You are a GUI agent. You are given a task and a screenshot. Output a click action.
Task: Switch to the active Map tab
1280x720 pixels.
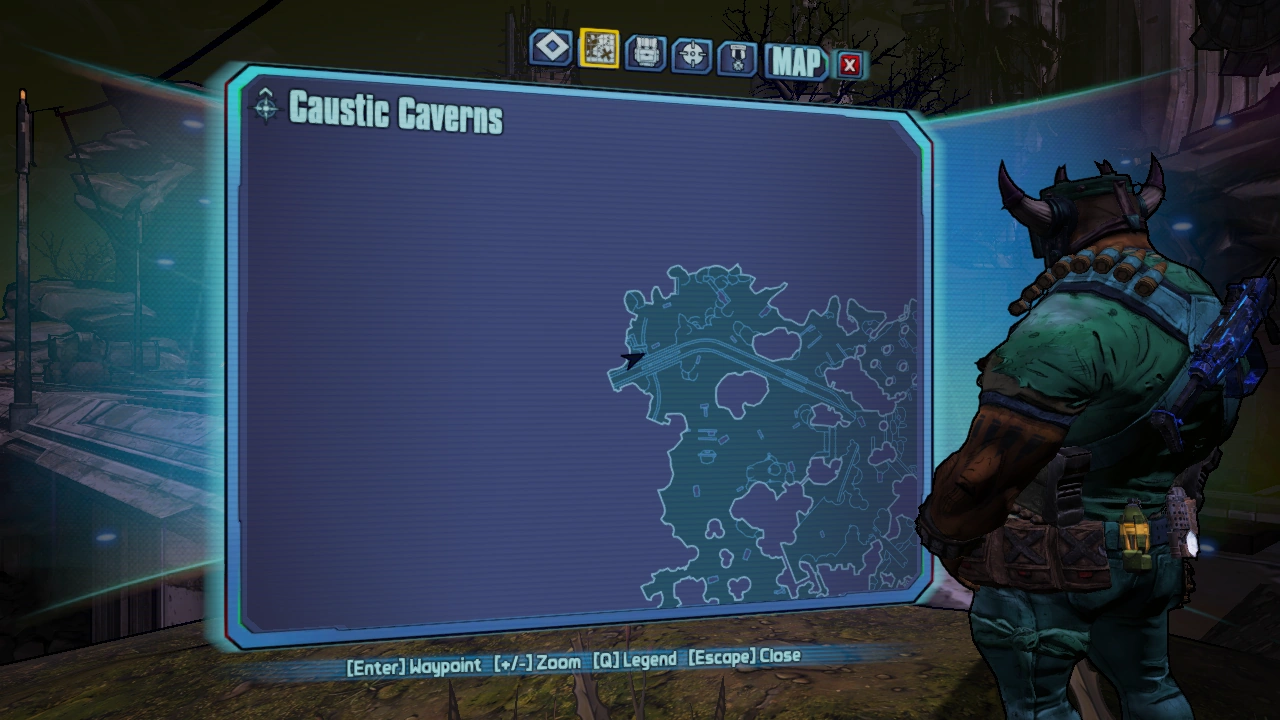click(x=794, y=64)
